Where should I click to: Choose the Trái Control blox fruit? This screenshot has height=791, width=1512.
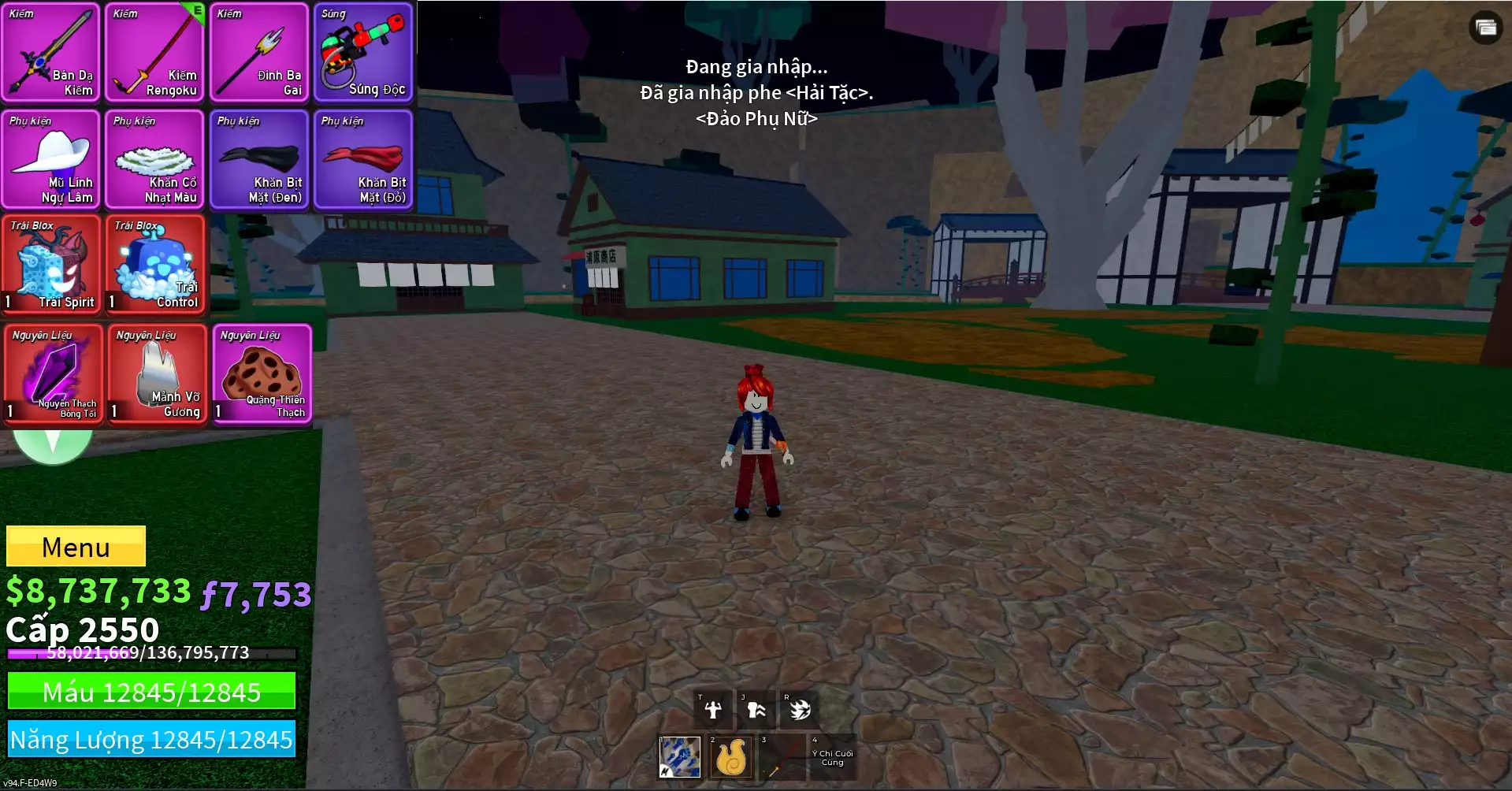click(x=155, y=266)
